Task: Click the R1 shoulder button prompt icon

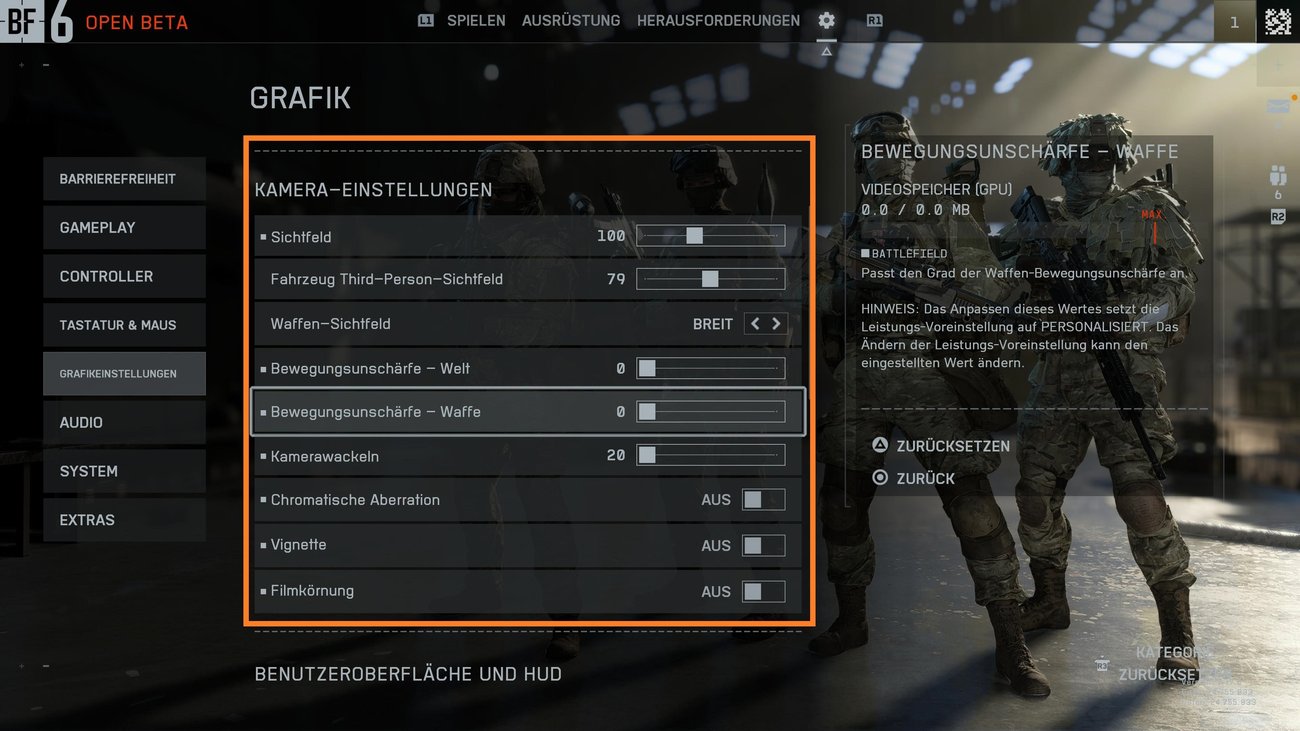Action: pos(874,20)
